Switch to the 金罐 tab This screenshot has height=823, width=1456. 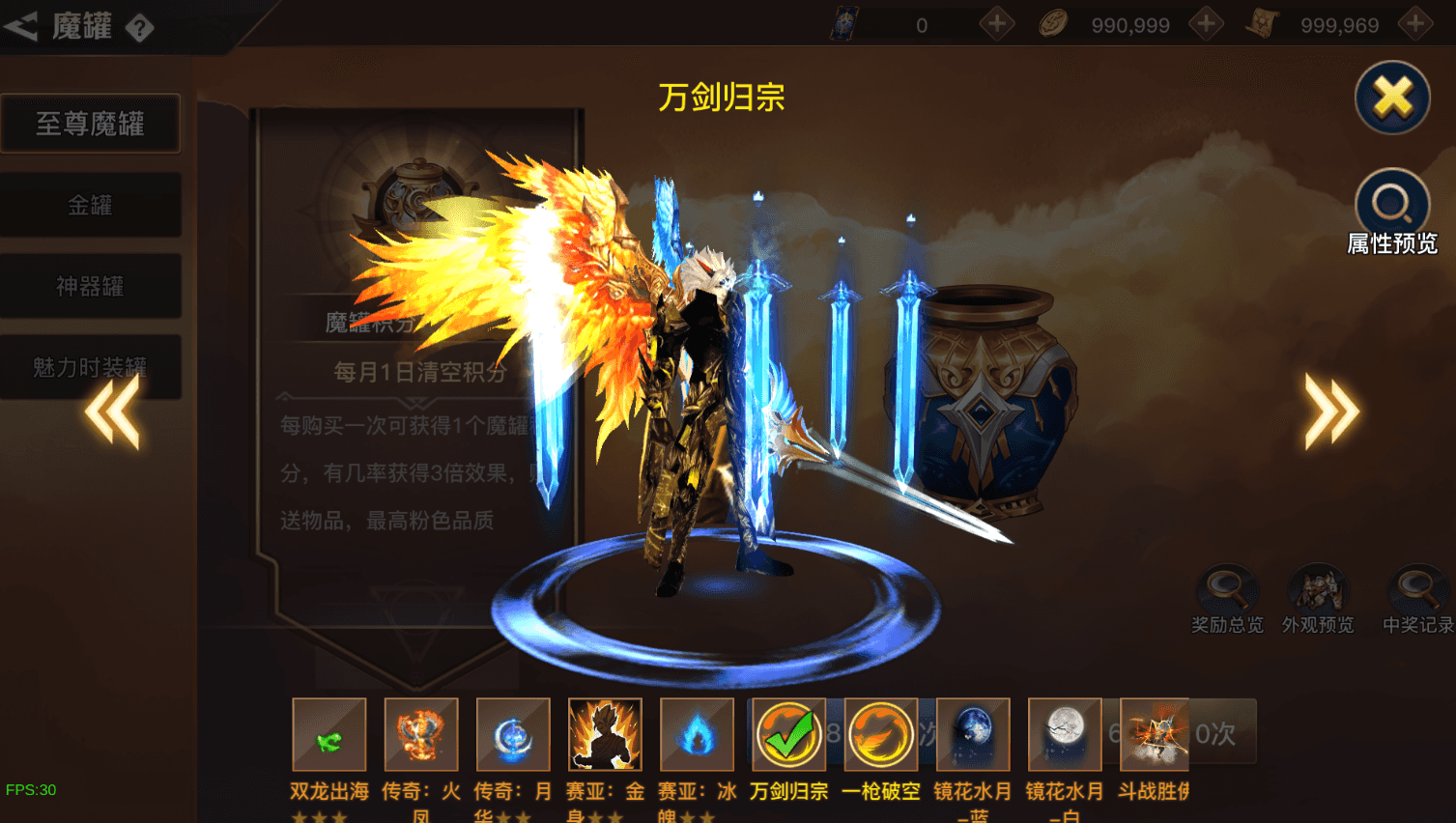coord(91,205)
